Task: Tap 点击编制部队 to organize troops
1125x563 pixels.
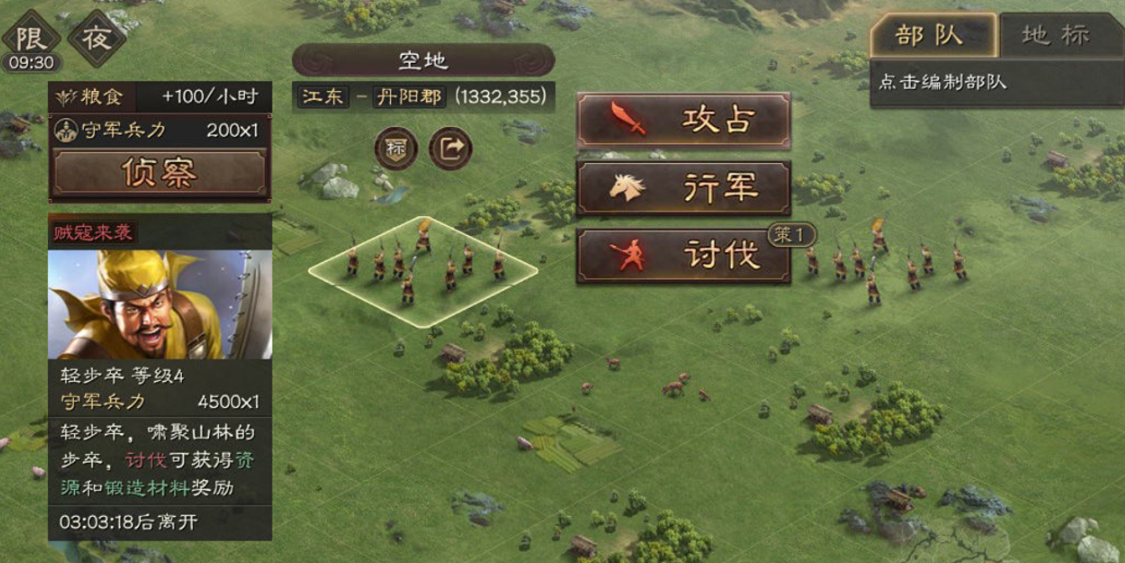Action: pyautogui.click(x=943, y=83)
